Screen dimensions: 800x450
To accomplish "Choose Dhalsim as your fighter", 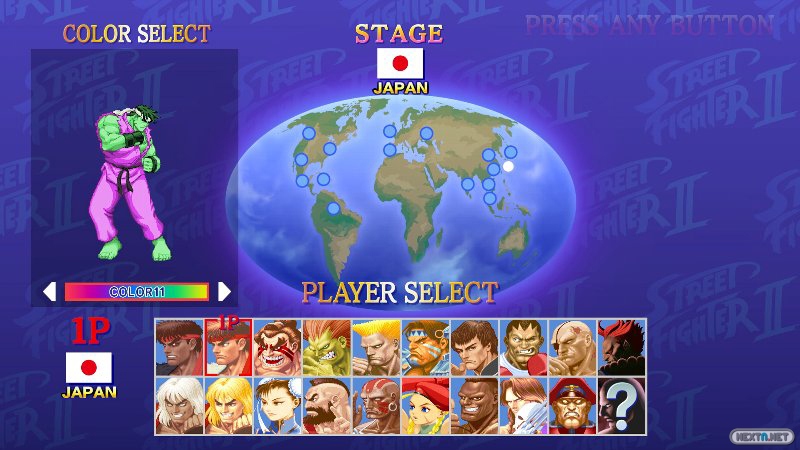I will 376,404.
